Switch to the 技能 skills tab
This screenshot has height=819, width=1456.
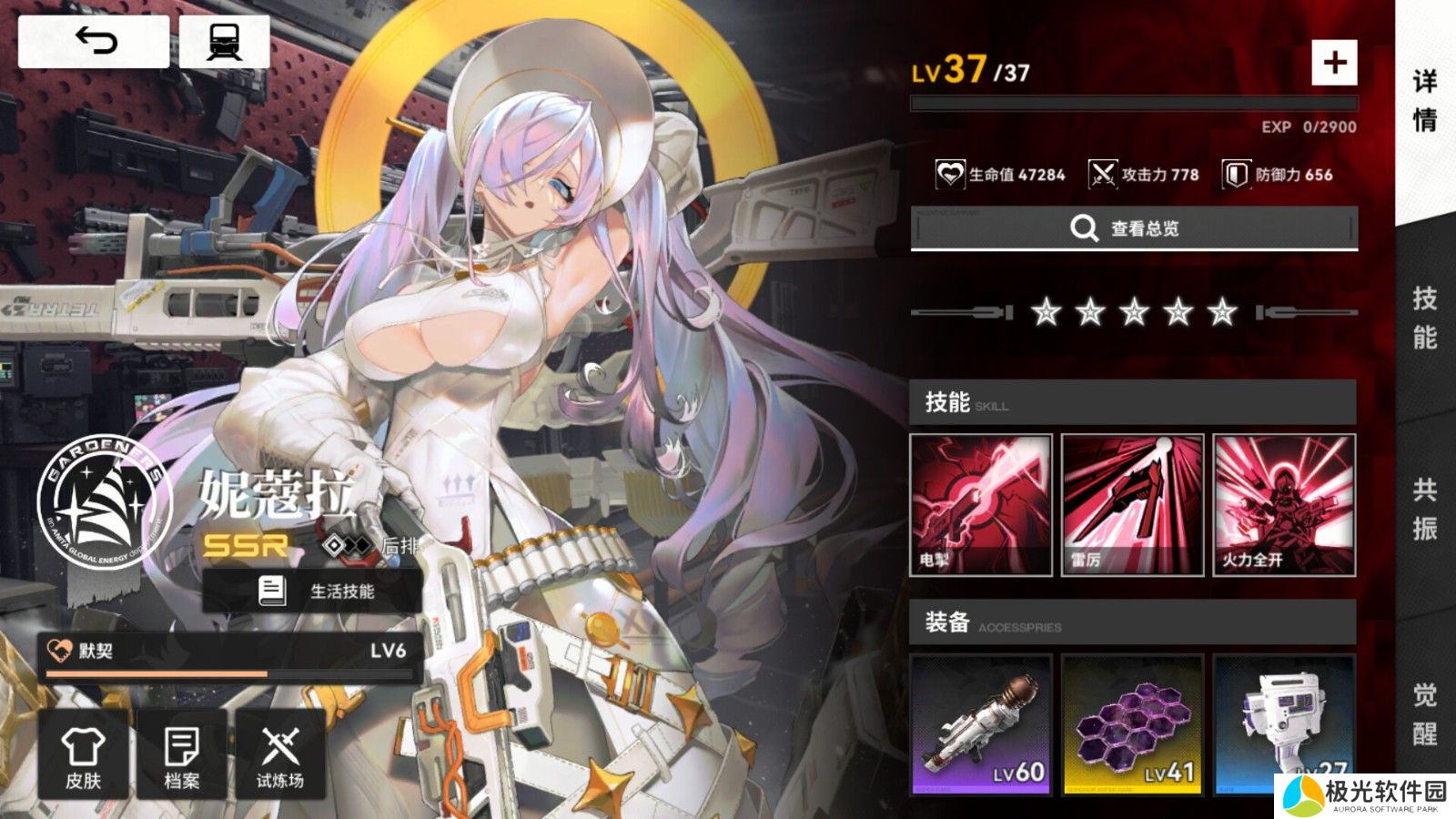click(x=1425, y=318)
